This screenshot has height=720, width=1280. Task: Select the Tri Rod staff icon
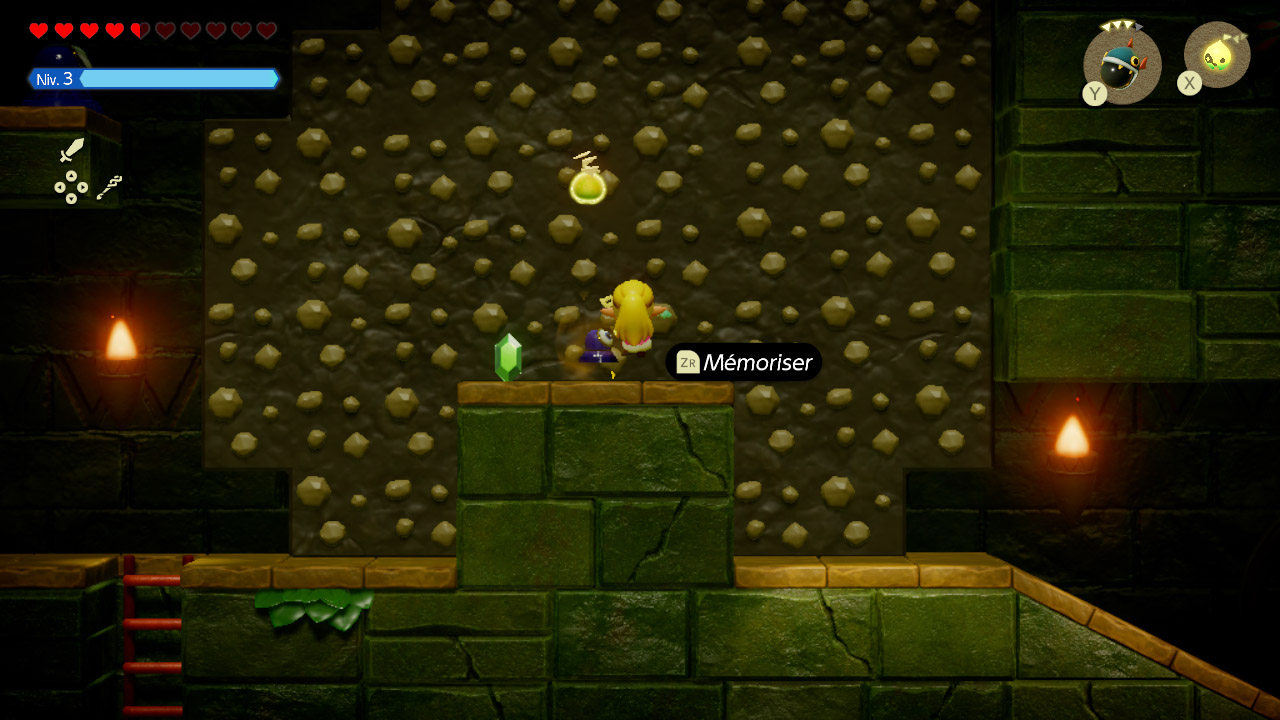coord(110,187)
